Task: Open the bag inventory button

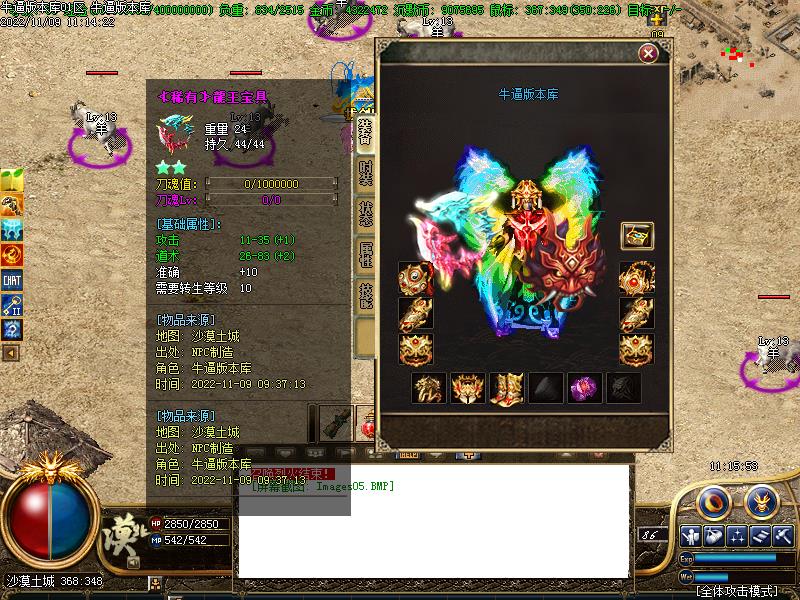Action: click(x=713, y=535)
